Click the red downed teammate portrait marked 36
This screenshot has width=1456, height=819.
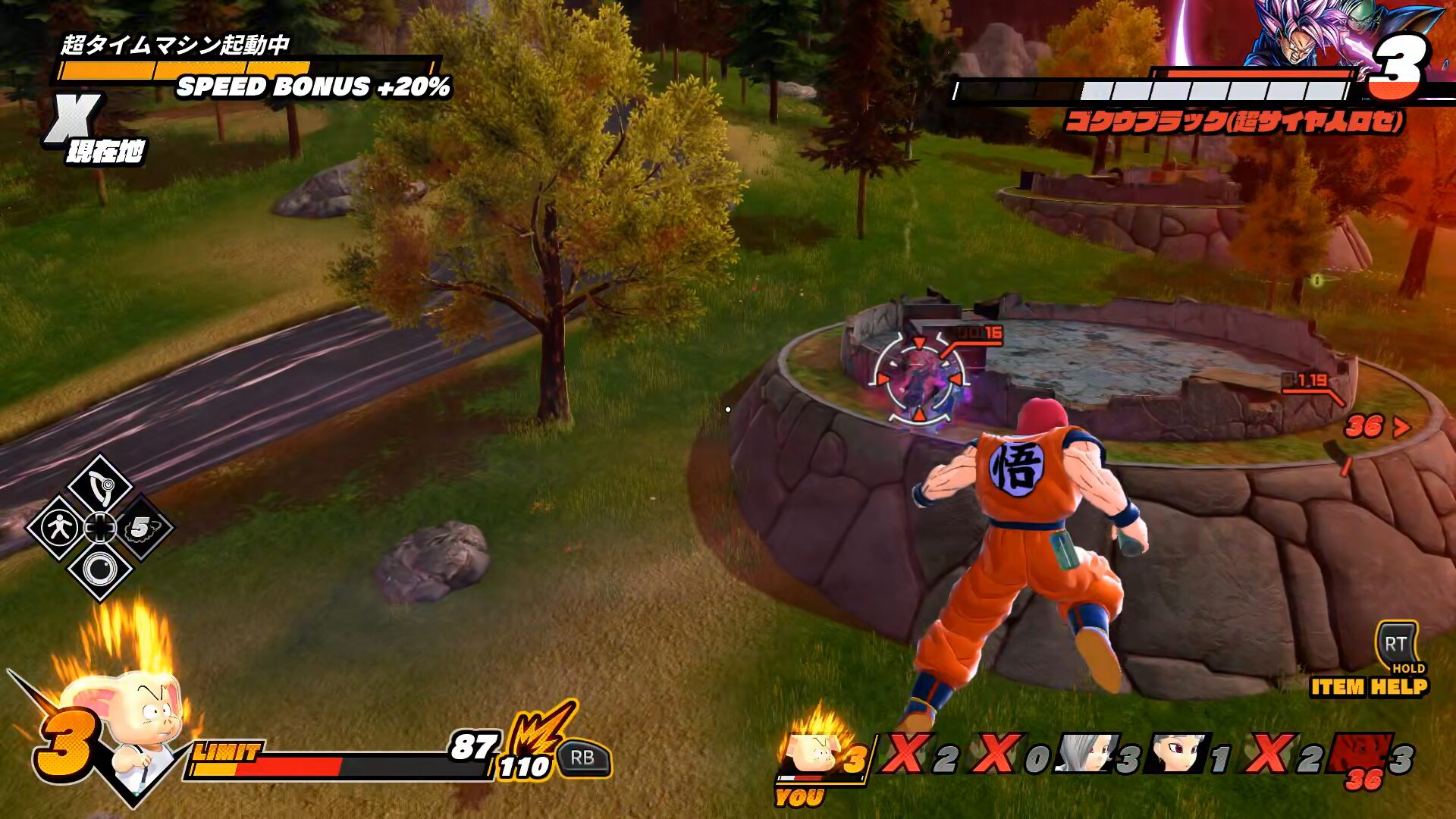pyautogui.click(x=1361, y=755)
